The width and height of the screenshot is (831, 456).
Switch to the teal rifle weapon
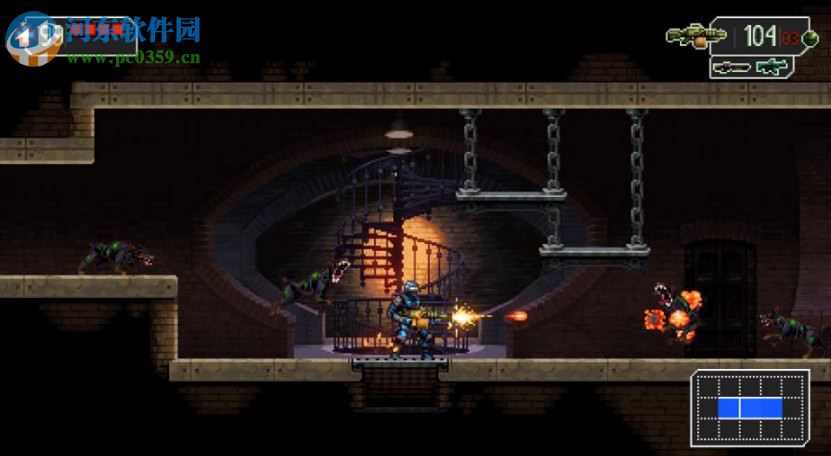coord(772,66)
